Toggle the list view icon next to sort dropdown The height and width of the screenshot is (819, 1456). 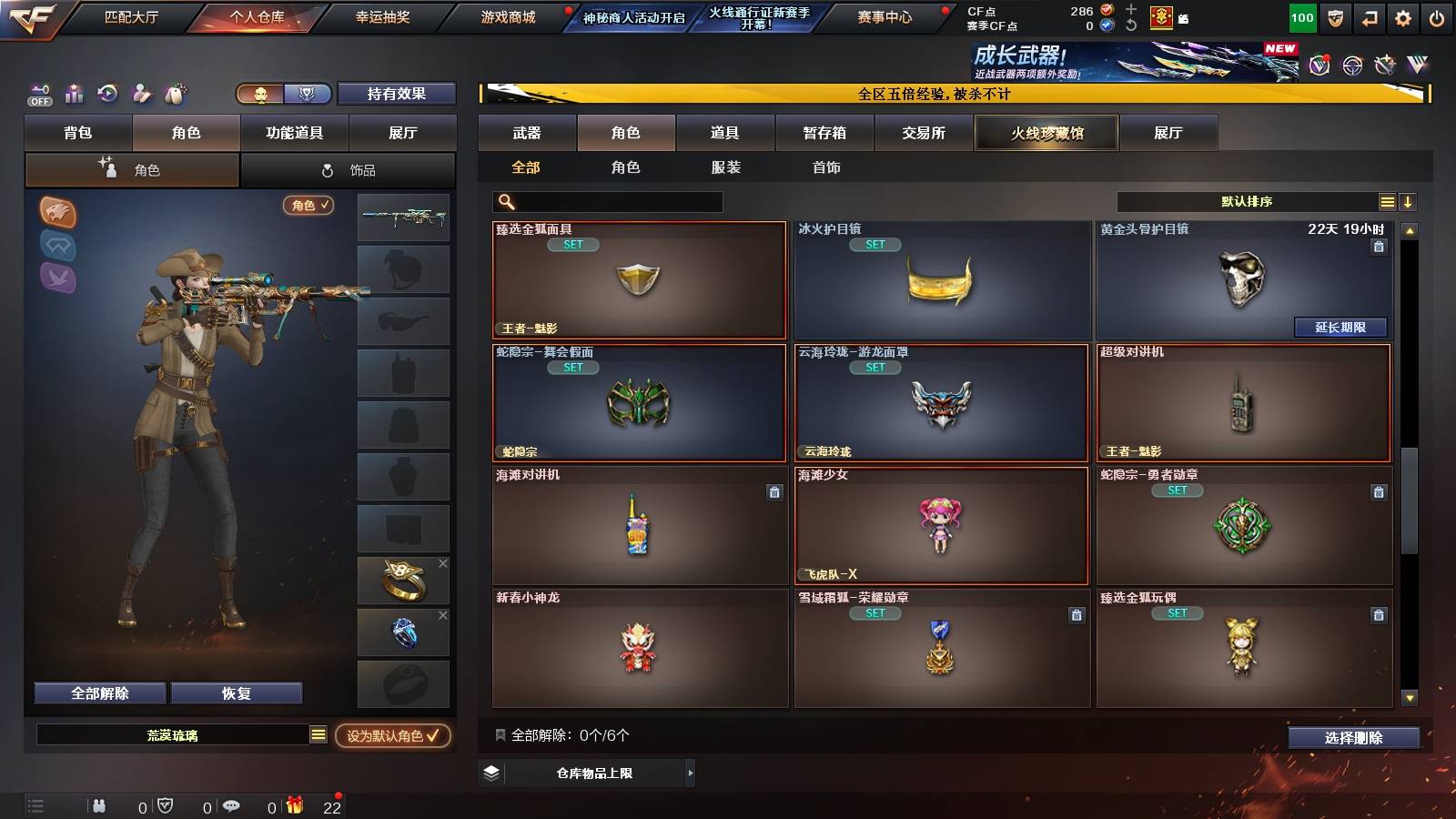pos(1387,201)
